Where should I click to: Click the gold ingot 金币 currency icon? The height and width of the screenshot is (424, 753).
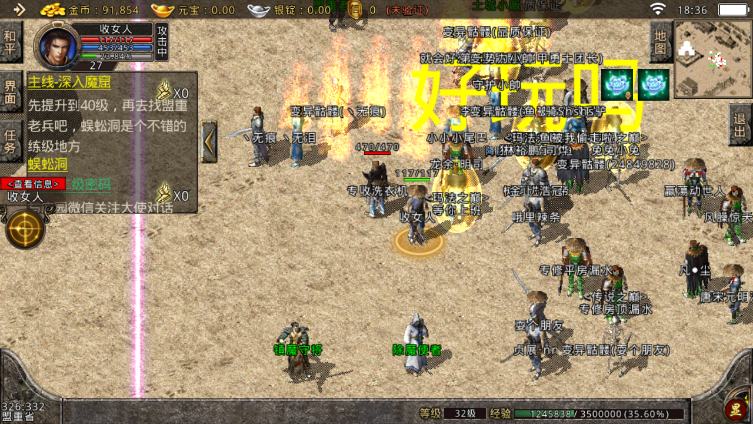click(52, 9)
